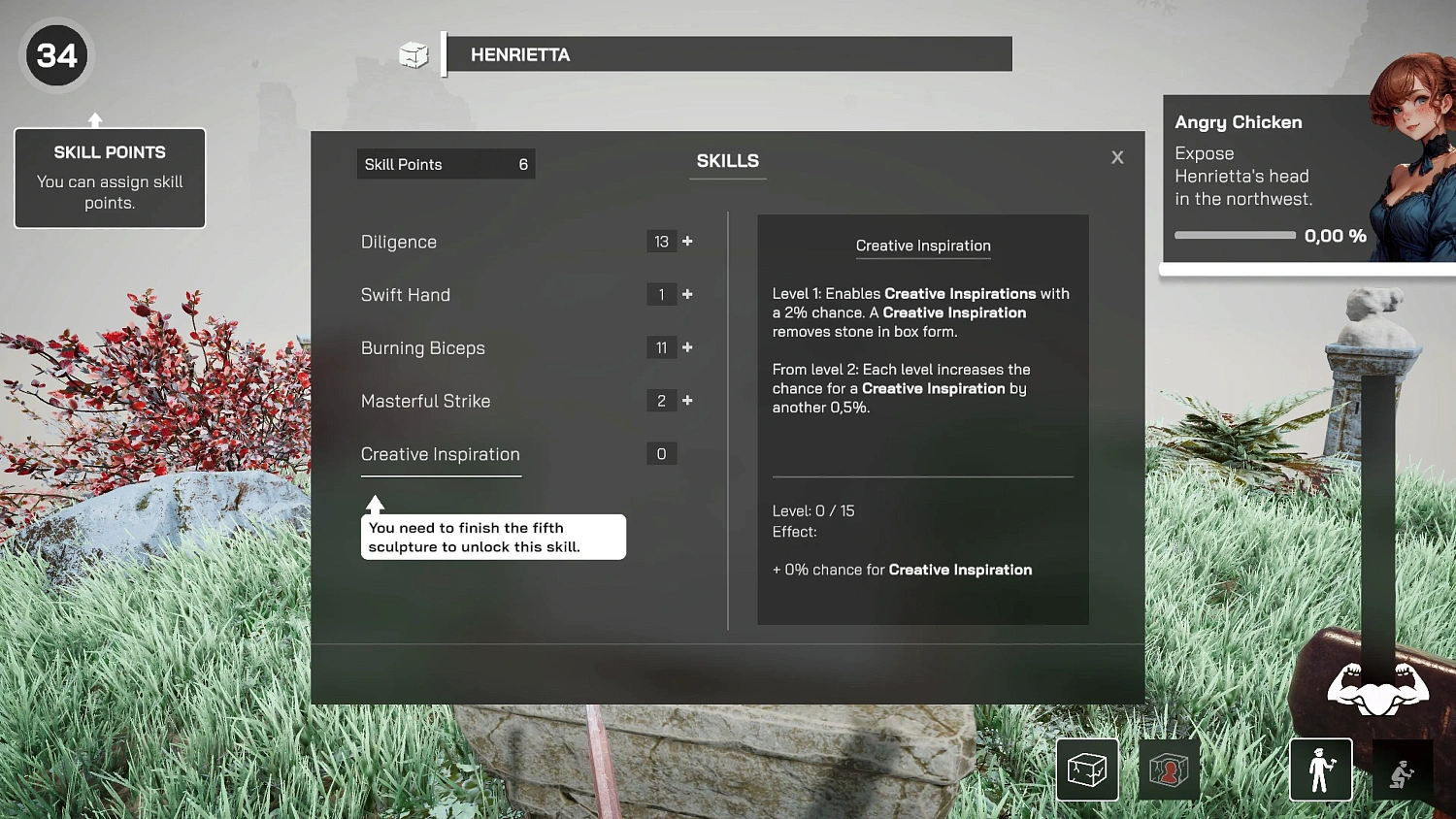Image resolution: width=1456 pixels, height=819 pixels.
Task: Click the Skill Points counter button
Action: tap(446, 163)
